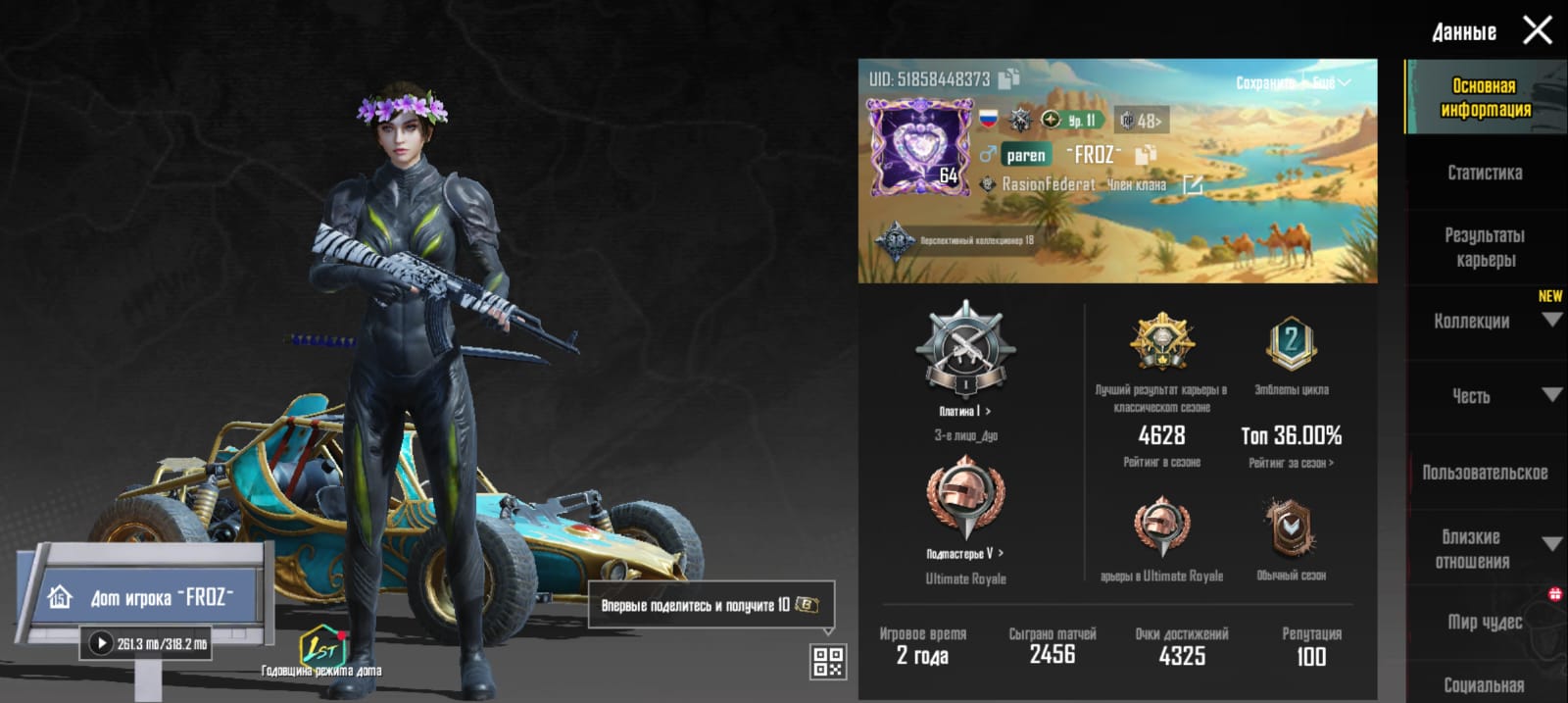Show the profile QR code
1568x703 pixels.
pyautogui.click(x=827, y=662)
